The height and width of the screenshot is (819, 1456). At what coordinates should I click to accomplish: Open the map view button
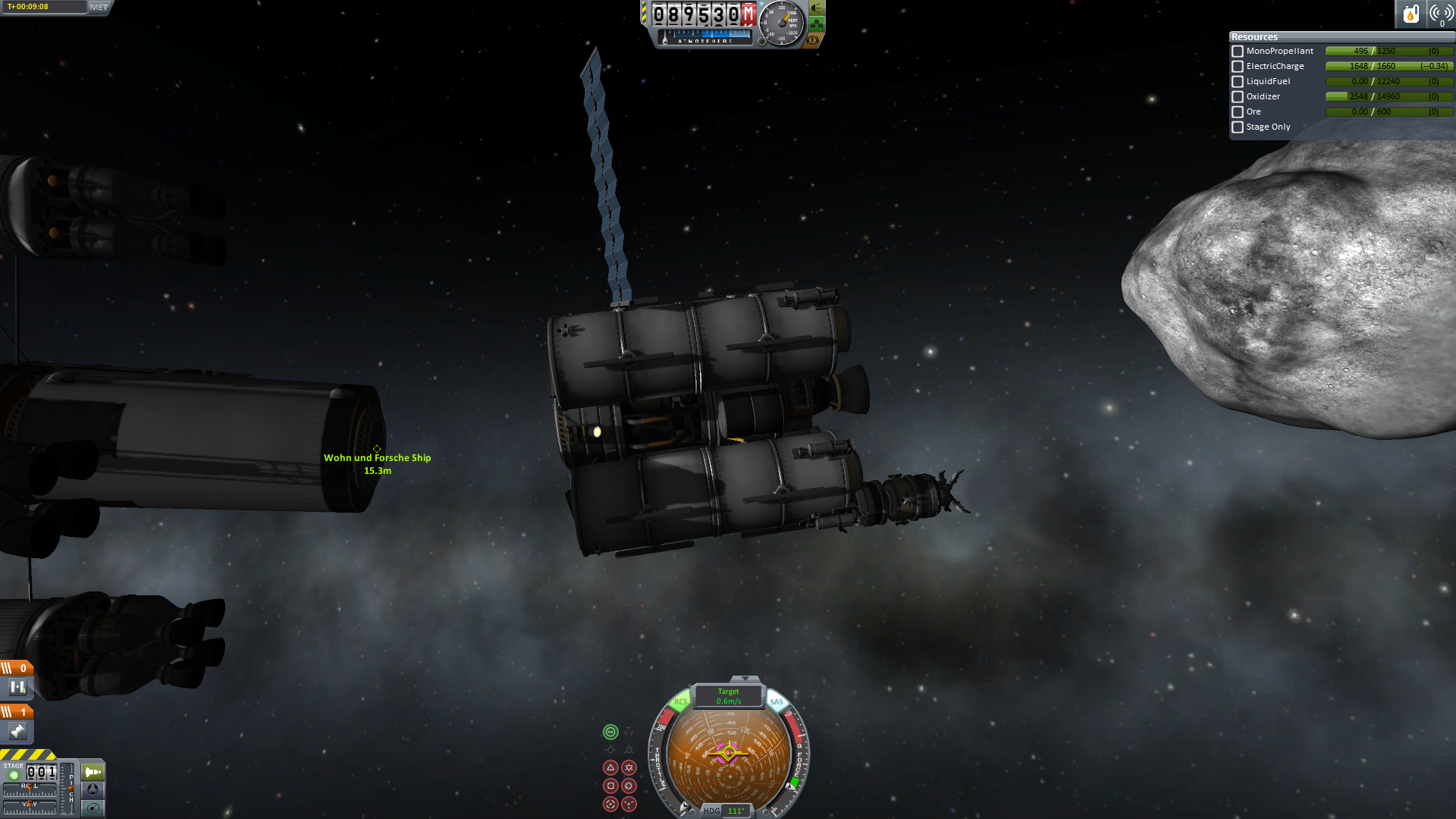[93, 808]
